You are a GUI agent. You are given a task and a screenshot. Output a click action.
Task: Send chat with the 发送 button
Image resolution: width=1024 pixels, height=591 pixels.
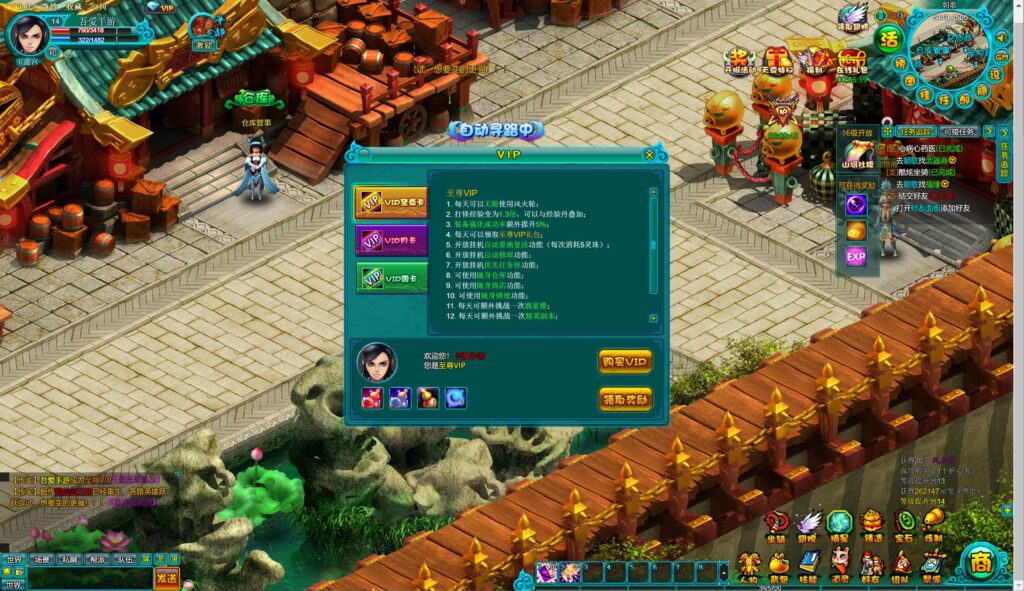click(167, 577)
